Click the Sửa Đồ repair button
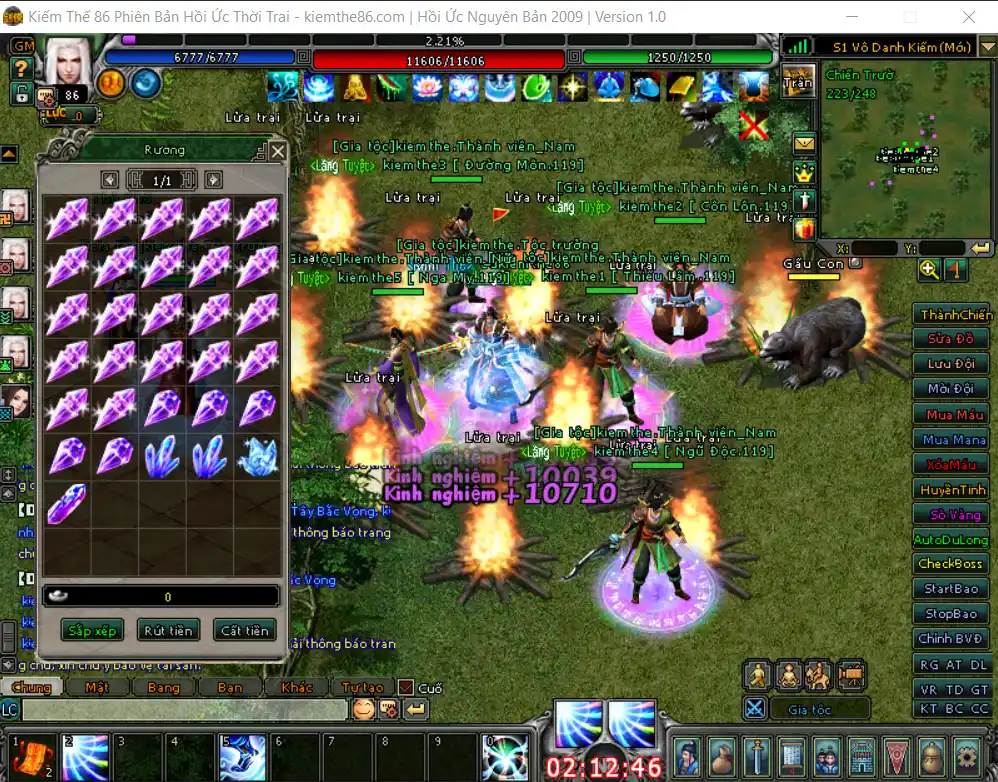The image size is (998, 782). pos(950,339)
